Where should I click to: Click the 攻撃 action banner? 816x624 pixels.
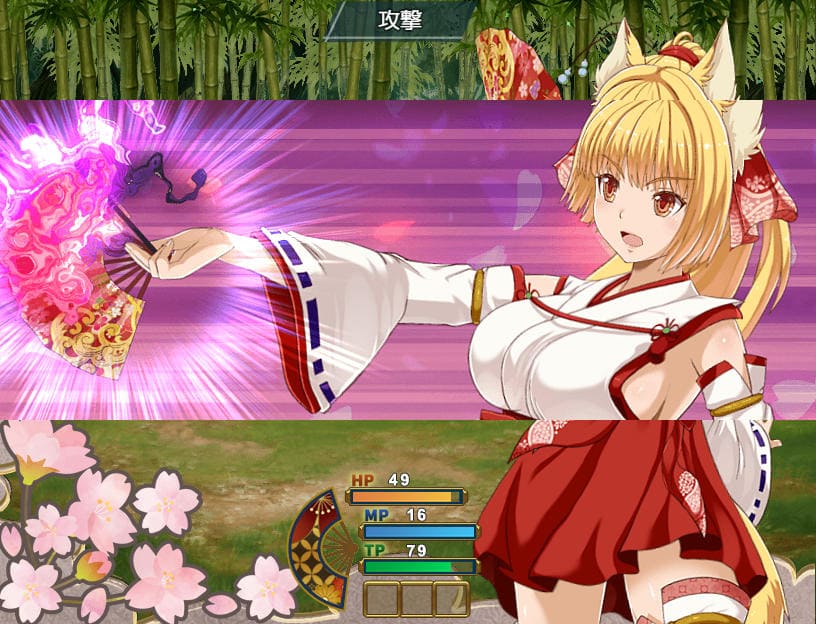pos(400,20)
